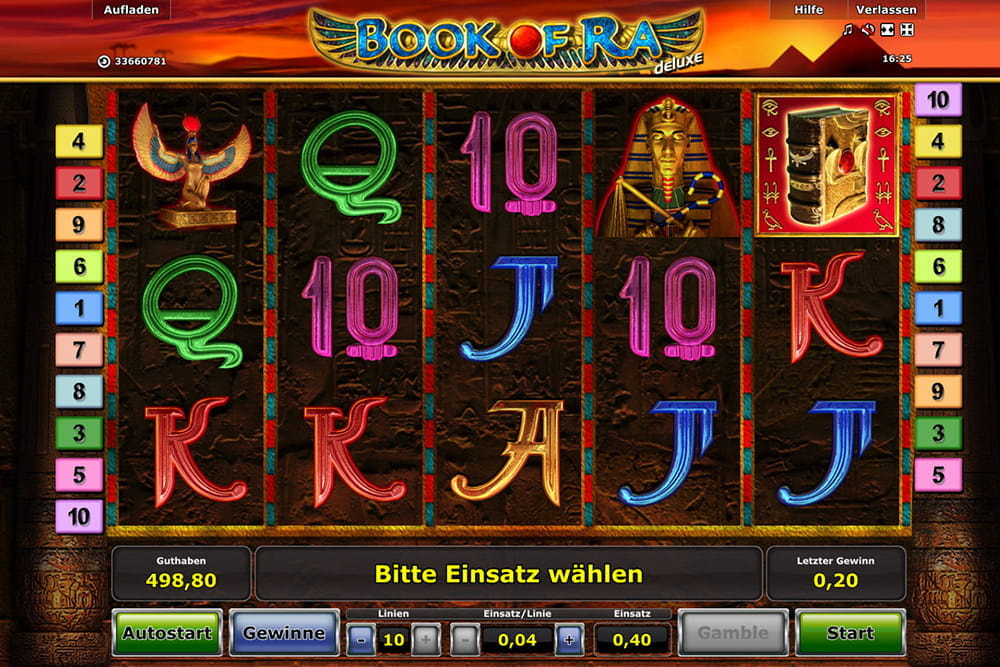Spin the reels with Start

(850, 632)
